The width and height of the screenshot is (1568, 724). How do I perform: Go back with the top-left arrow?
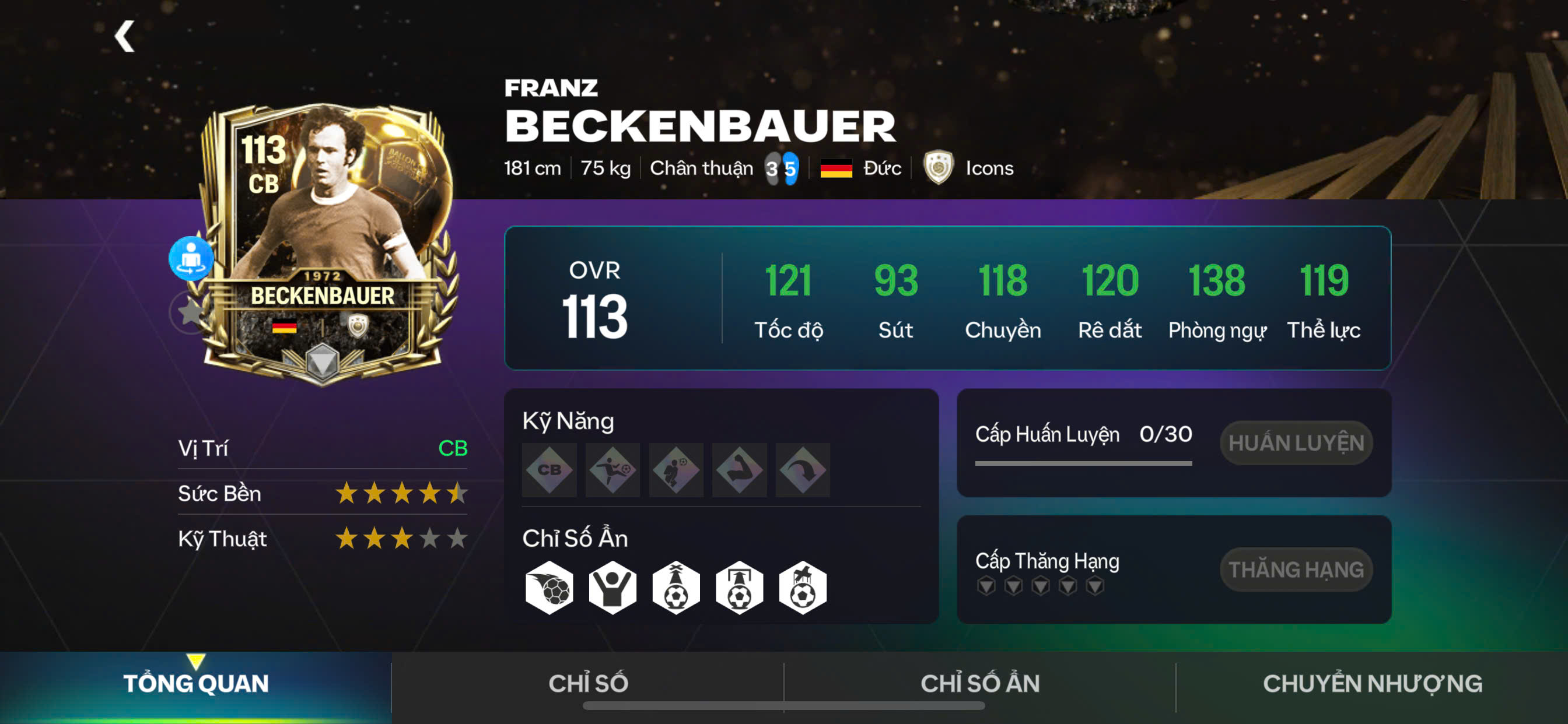(x=125, y=37)
